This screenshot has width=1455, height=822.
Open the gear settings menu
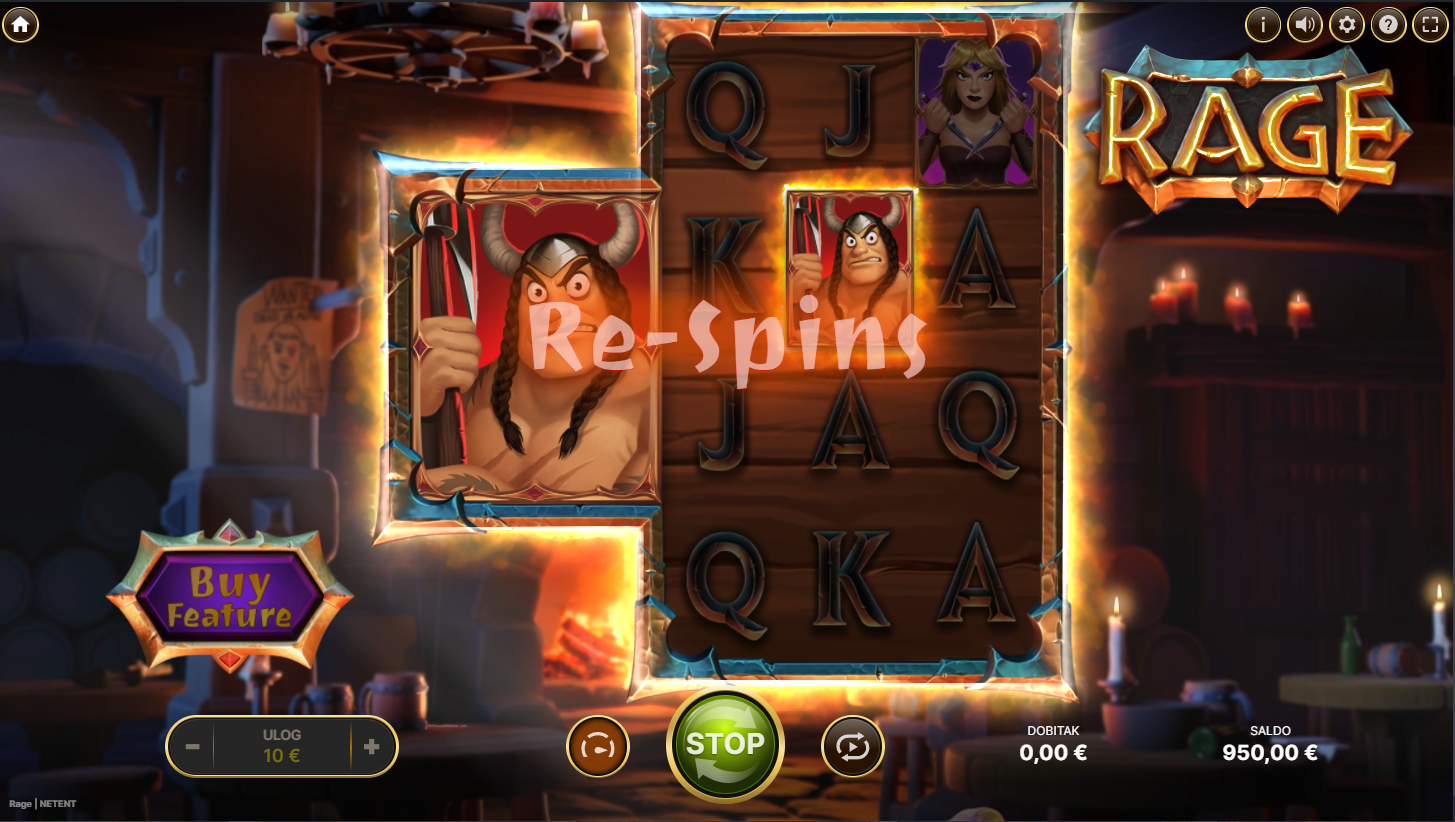pyautogui.click(x=1347, y=24)
